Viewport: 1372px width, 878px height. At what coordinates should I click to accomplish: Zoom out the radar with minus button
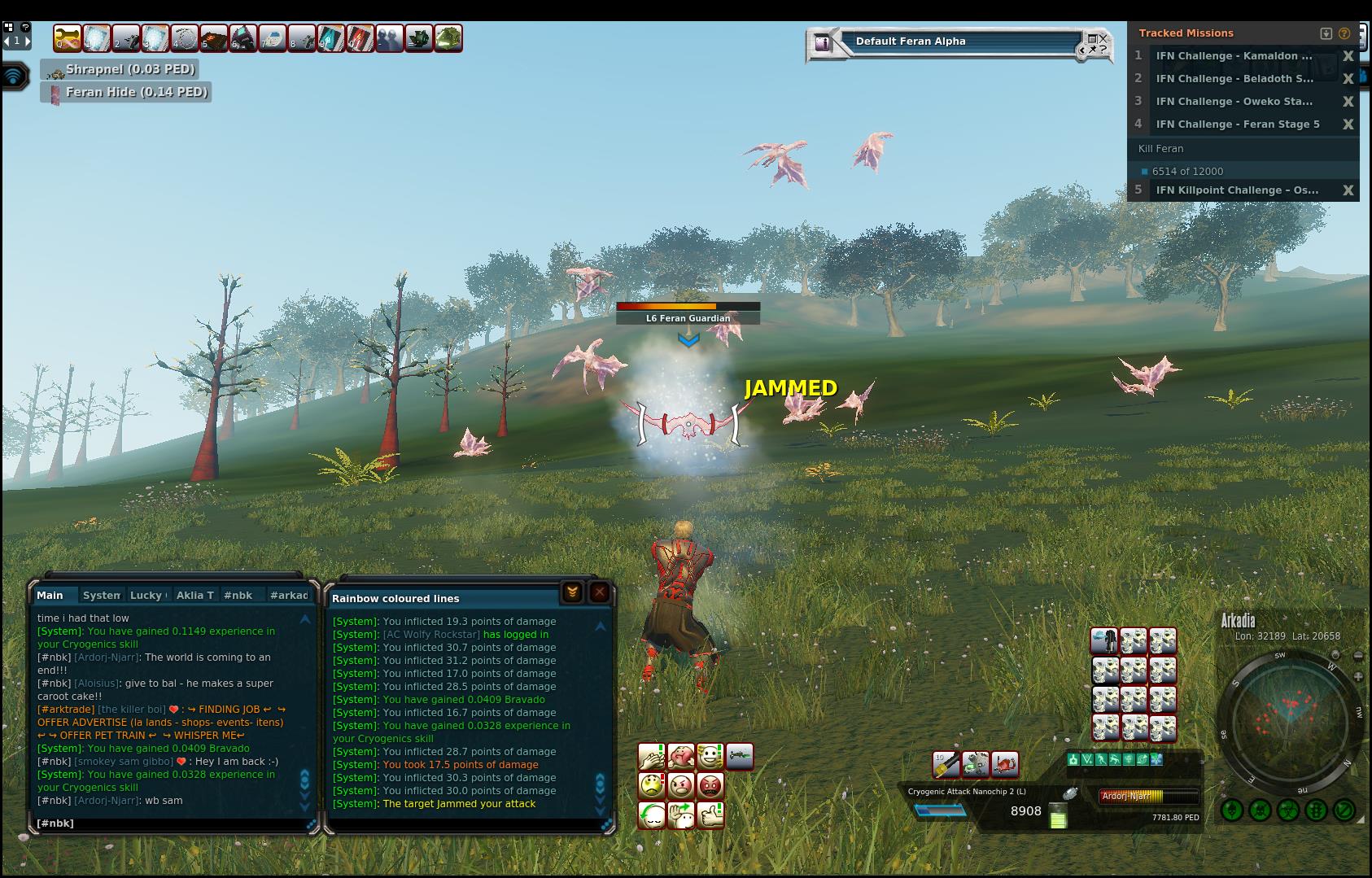click(1358, 656)
